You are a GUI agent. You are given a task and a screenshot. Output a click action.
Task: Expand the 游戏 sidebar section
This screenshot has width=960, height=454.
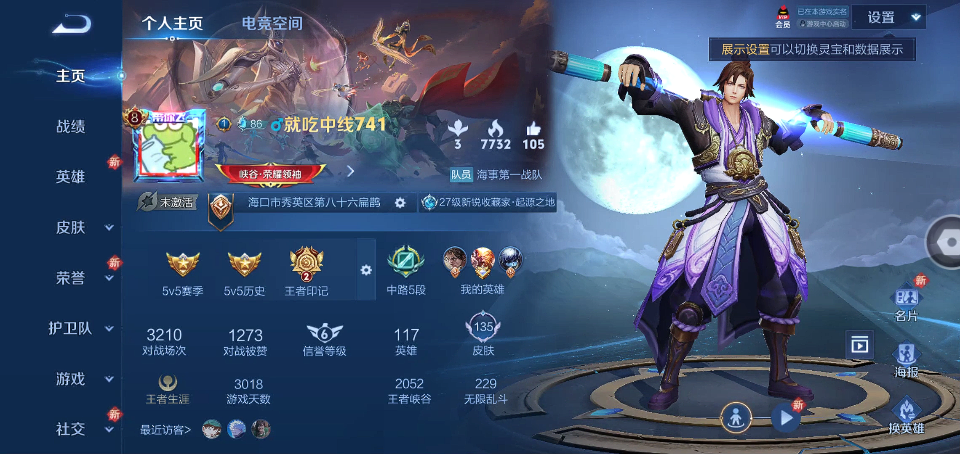(x=72, y=379)
